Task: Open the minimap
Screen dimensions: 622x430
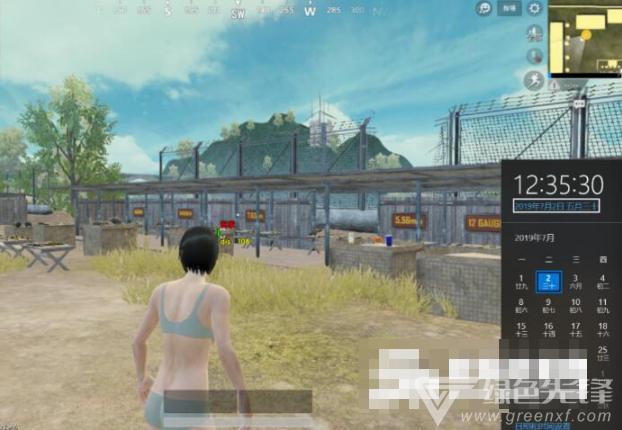Action: pyautogui.click(x=584, y=38)
